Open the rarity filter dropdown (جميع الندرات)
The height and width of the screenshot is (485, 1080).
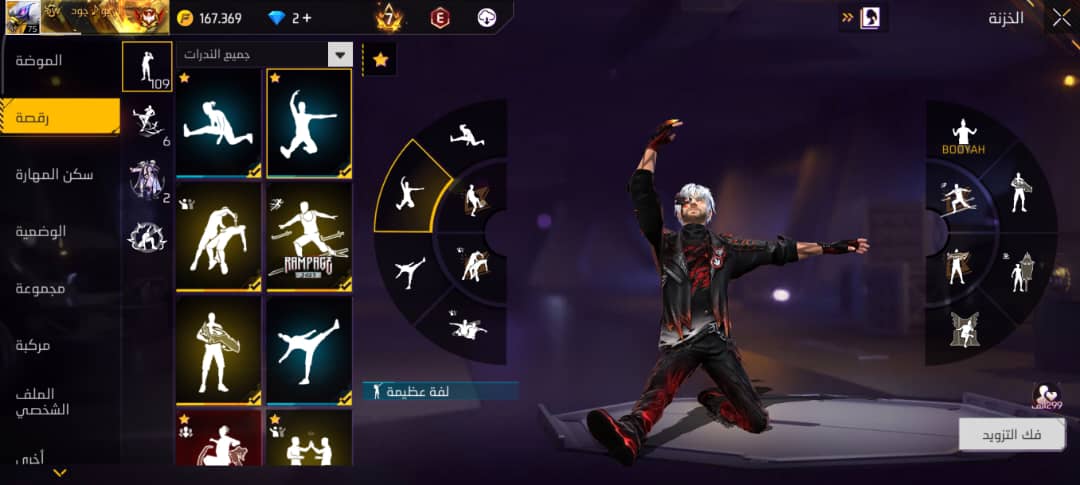[x=264, y=55]
